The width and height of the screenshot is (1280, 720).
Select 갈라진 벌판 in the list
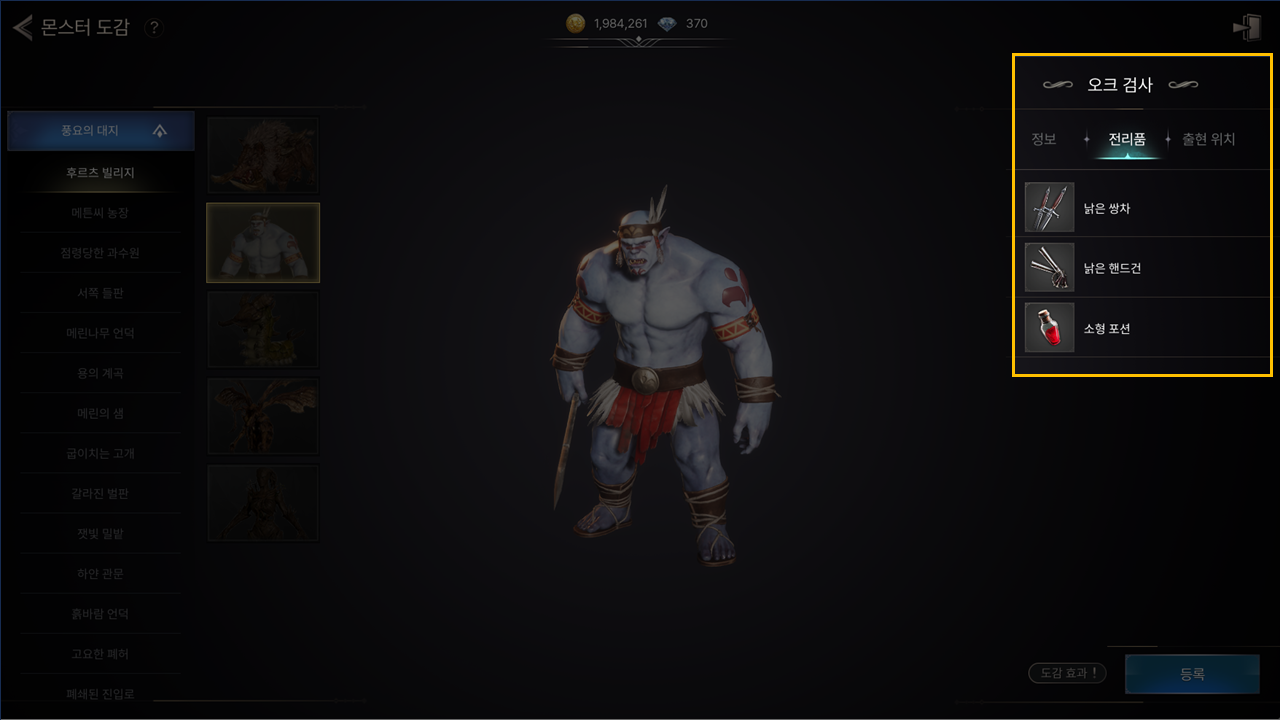[101, 493]
